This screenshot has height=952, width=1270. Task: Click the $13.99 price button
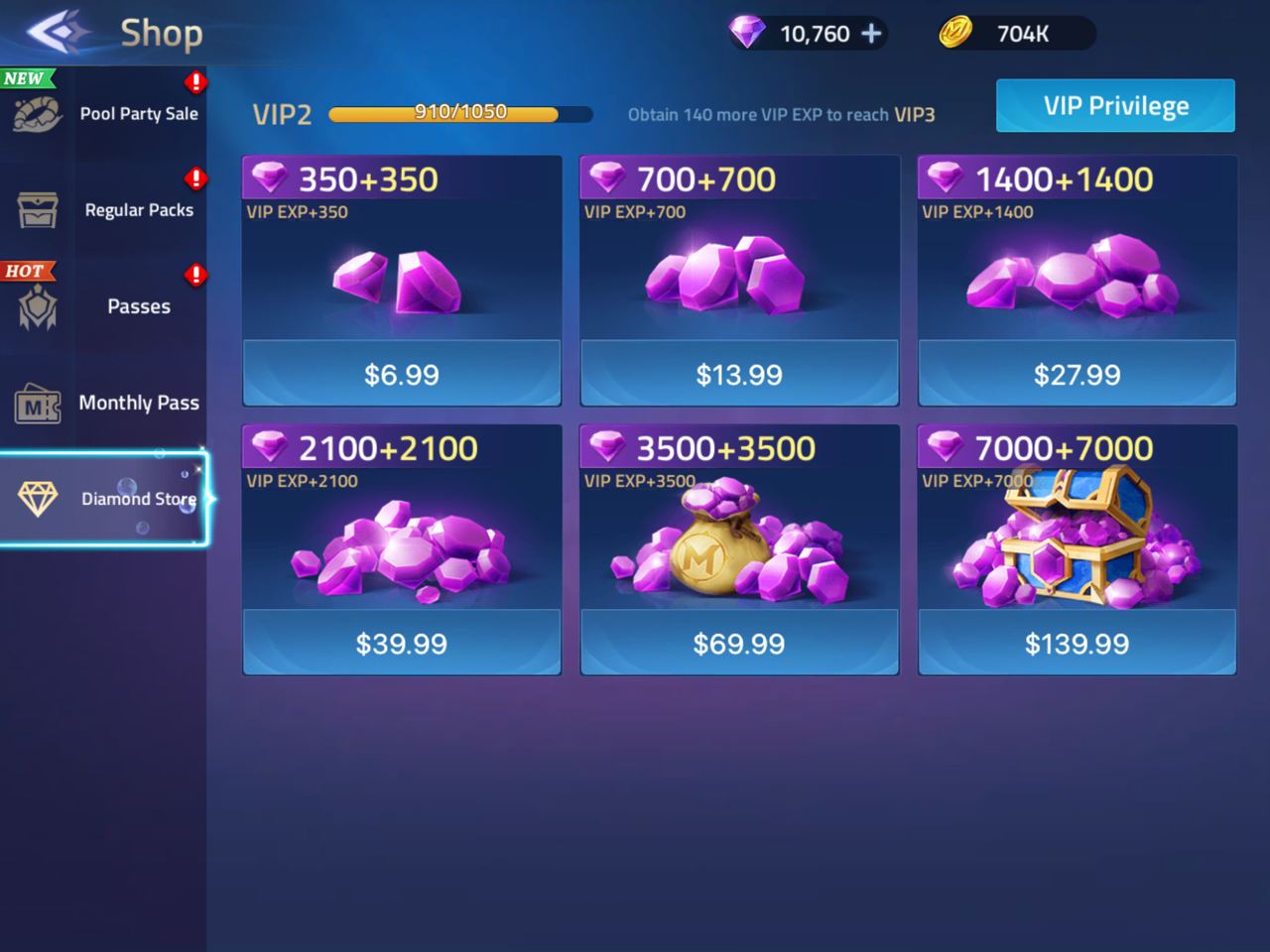[x=739, y=374]
